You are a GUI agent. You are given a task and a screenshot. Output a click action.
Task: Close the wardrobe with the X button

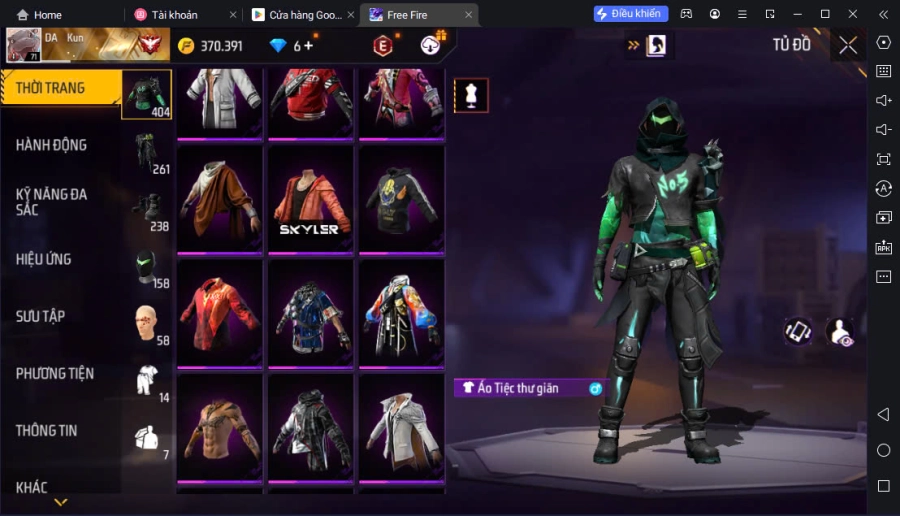click(848, 45)
